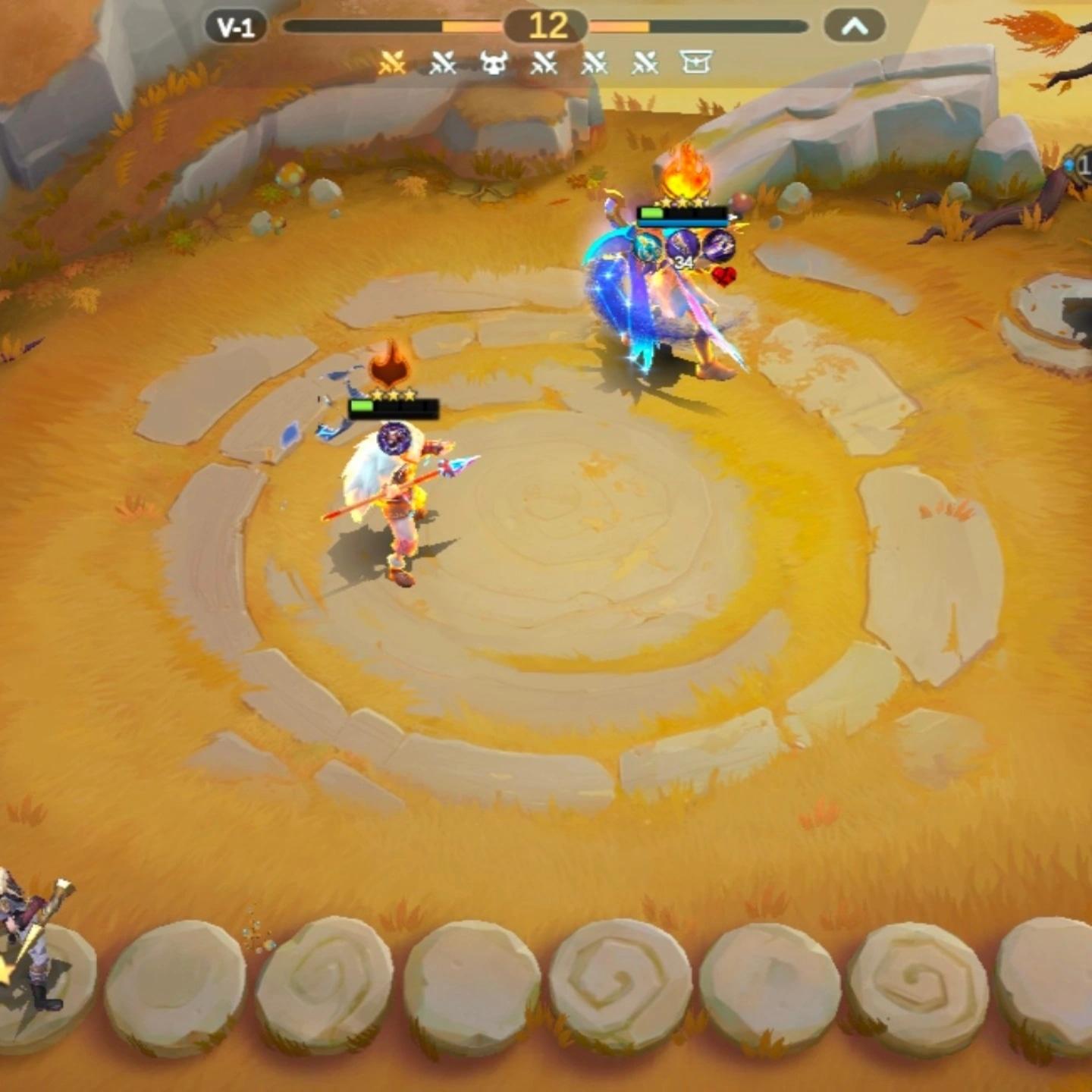Viewport: 1092px width, 1092px height.
Task: Select the horned monster round icon
Action: pyautogui.click(x=494, y=64)
